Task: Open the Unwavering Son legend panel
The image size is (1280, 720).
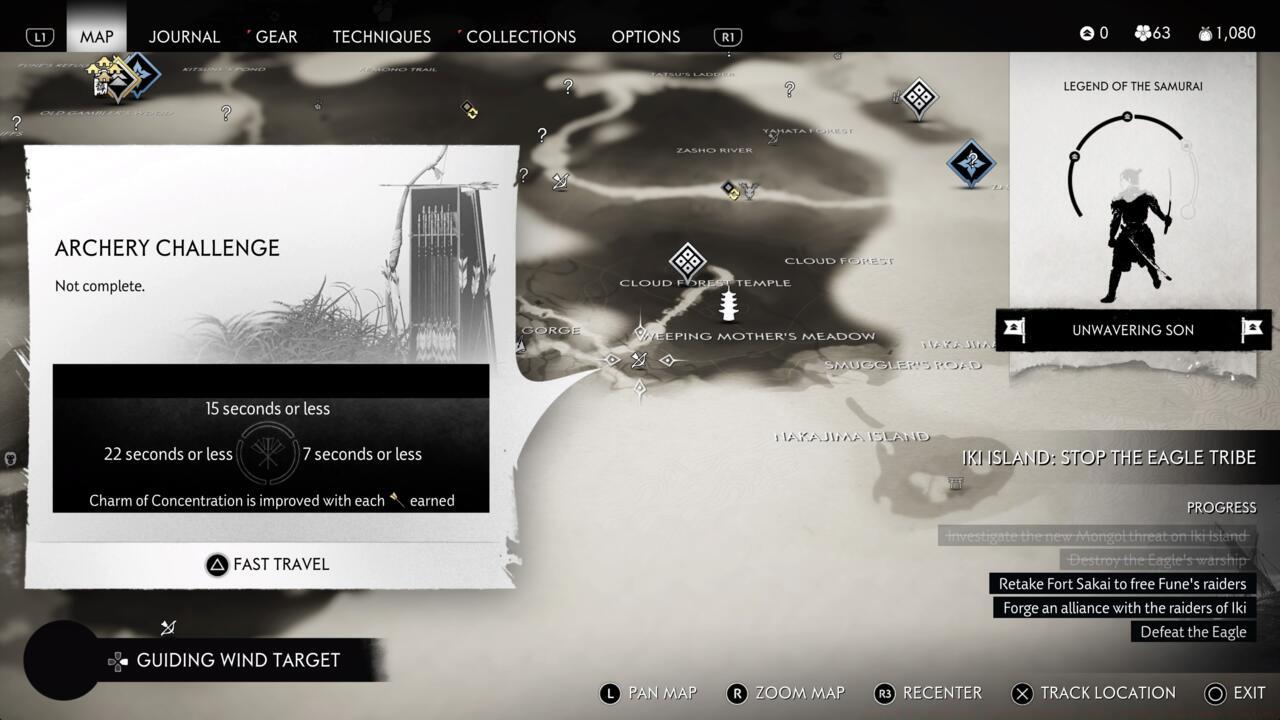Action: tap(1132, 330)
